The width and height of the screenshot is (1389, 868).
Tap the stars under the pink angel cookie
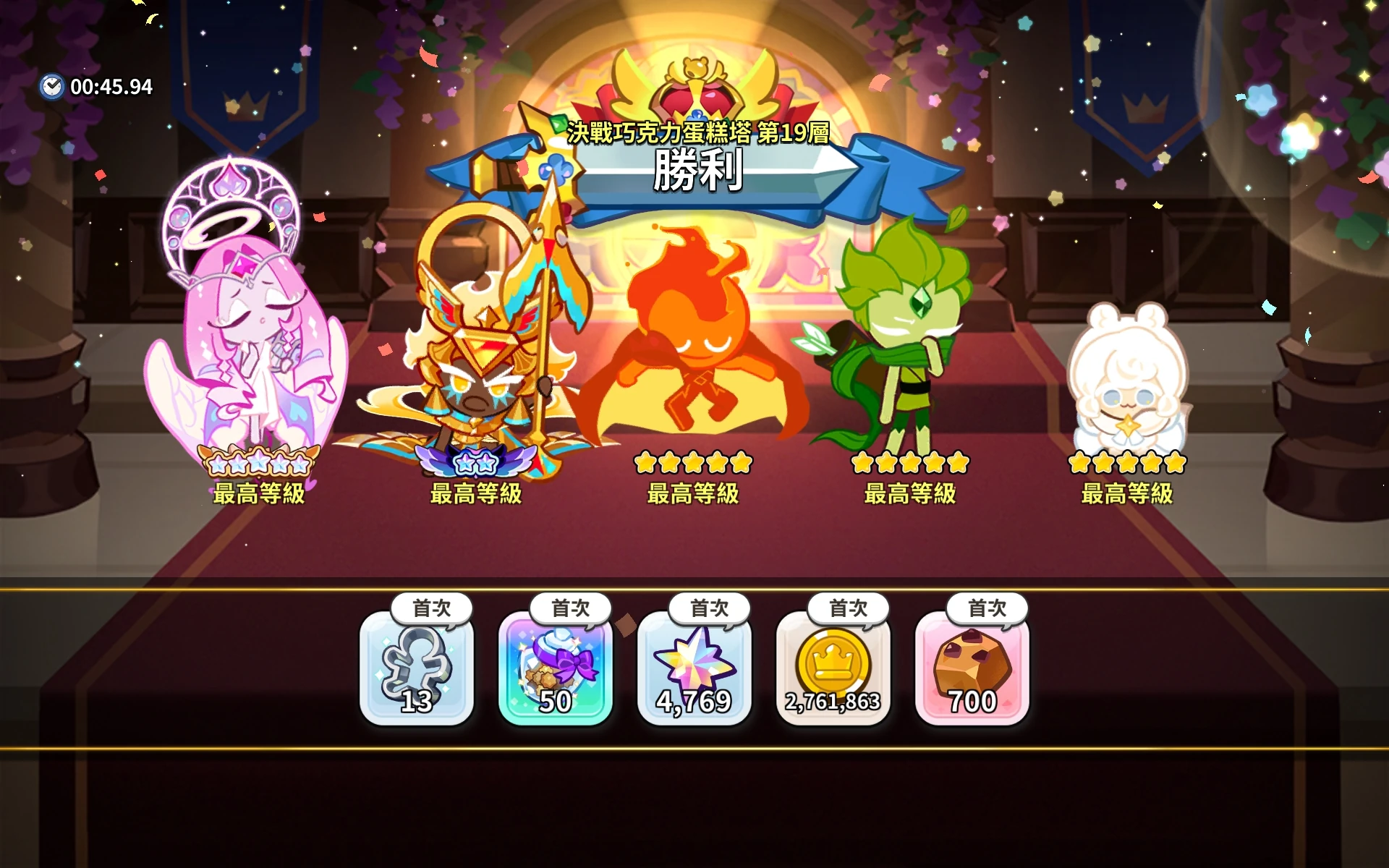coord(260,463)
